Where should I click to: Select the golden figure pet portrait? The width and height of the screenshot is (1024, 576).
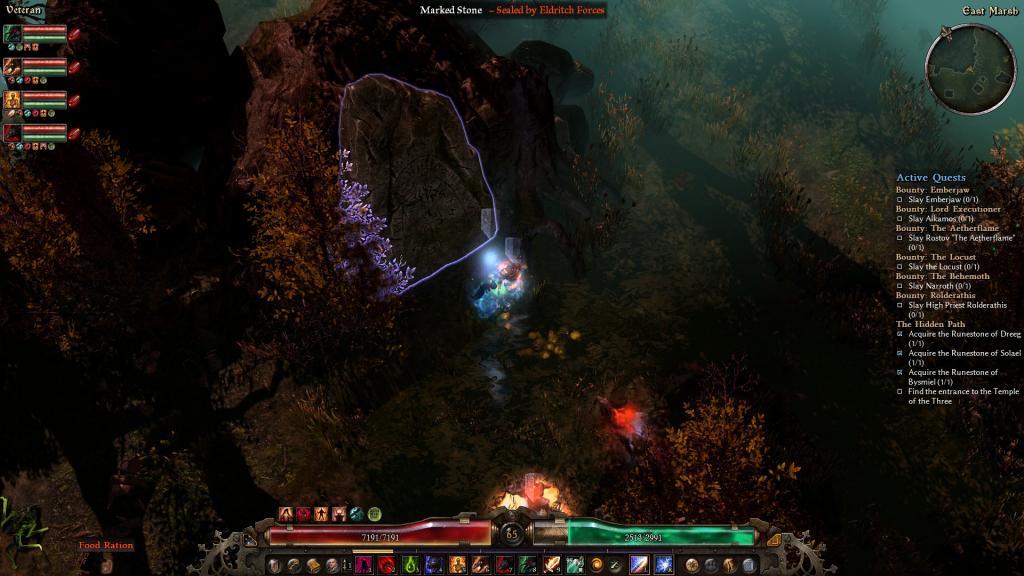point(12,100)
